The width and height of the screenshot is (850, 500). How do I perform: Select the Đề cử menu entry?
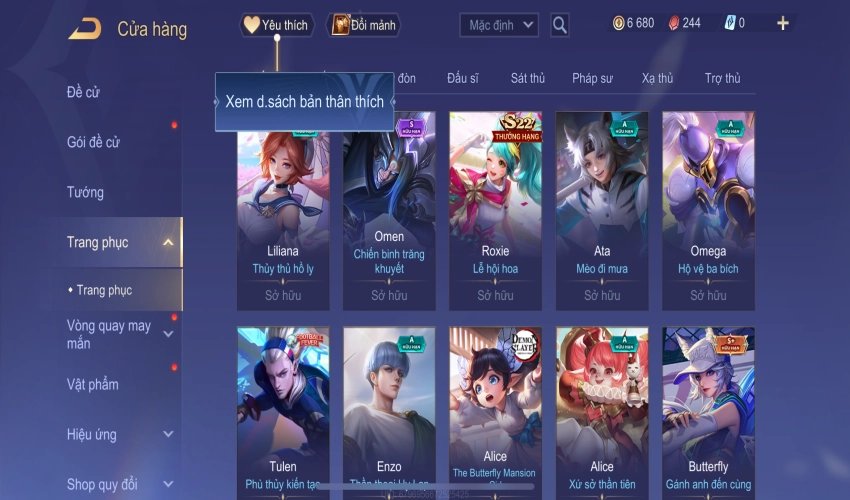(x=83, y=93)
